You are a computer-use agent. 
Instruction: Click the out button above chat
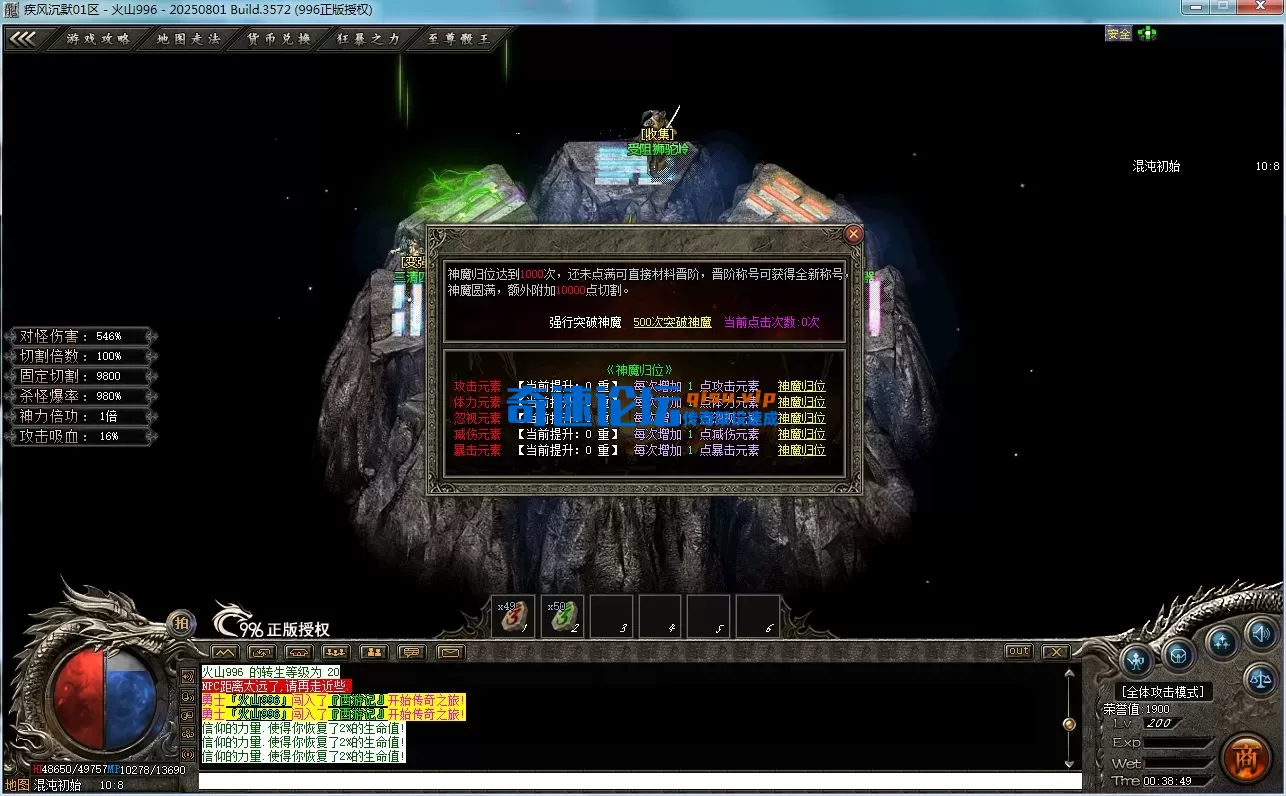click(1018, 651)
